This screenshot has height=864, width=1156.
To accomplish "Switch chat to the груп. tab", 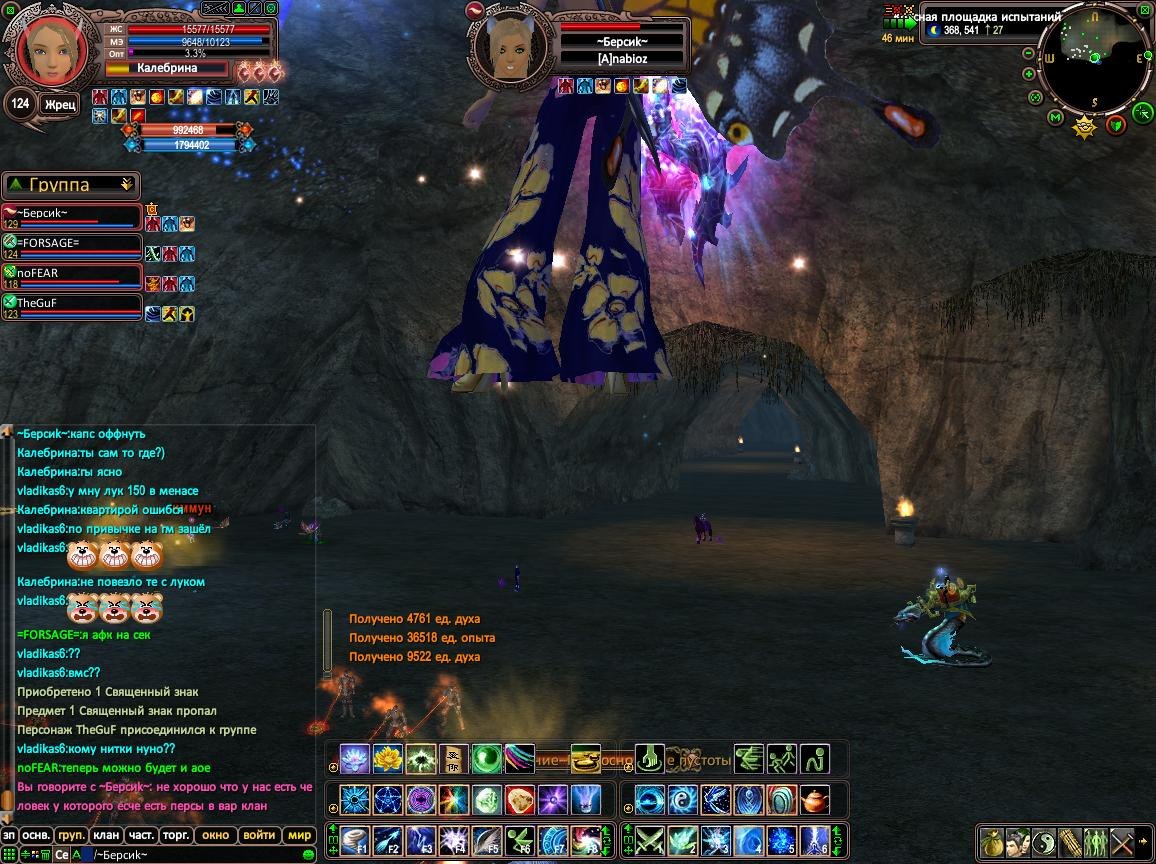I will (x=70, y=835).
